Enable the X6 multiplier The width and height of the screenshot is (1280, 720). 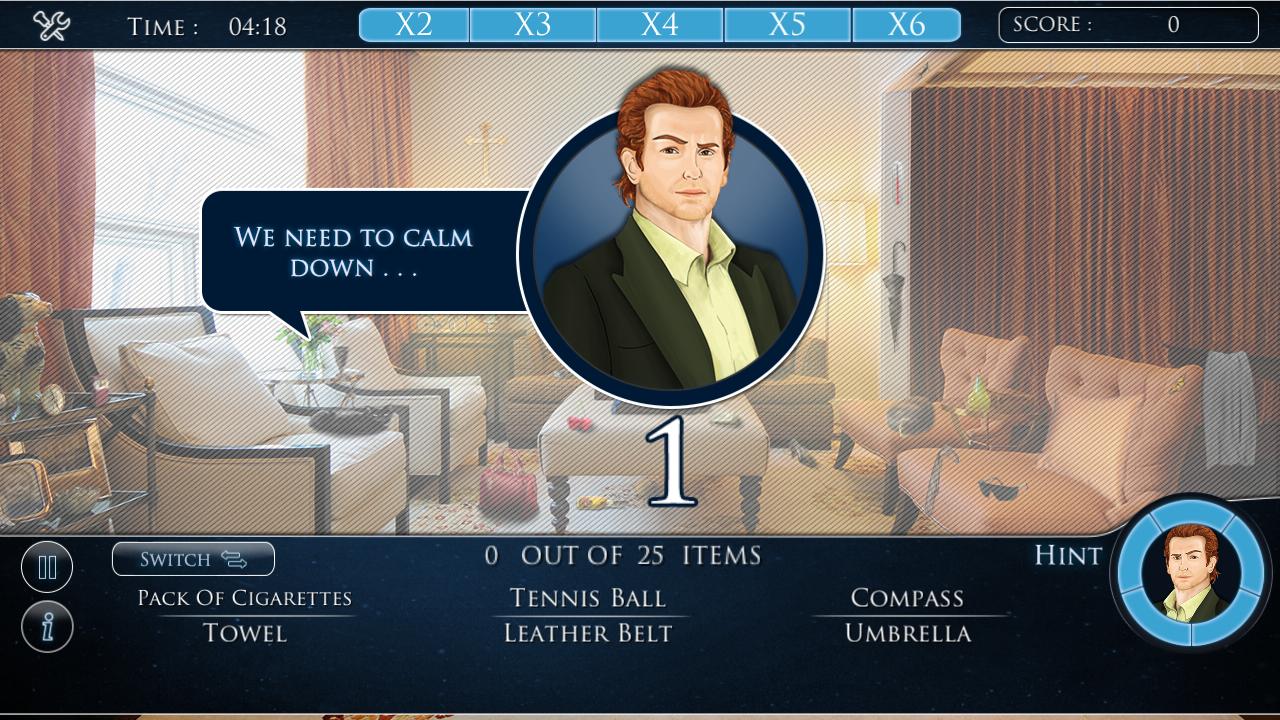click(x=906, y=24)
